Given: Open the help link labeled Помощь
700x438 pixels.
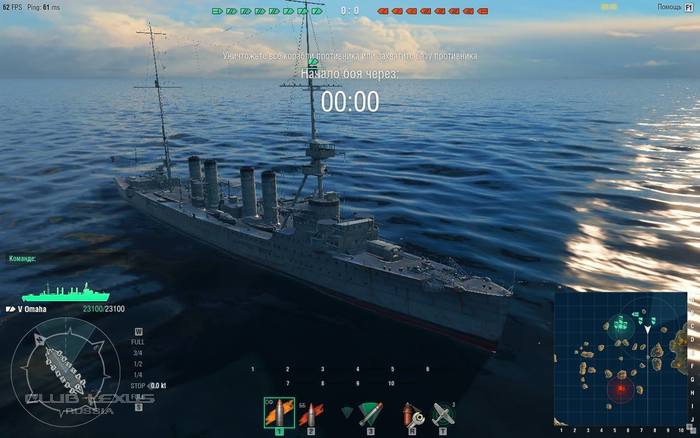Looking at the screenshot, I should tap(667, 7).
